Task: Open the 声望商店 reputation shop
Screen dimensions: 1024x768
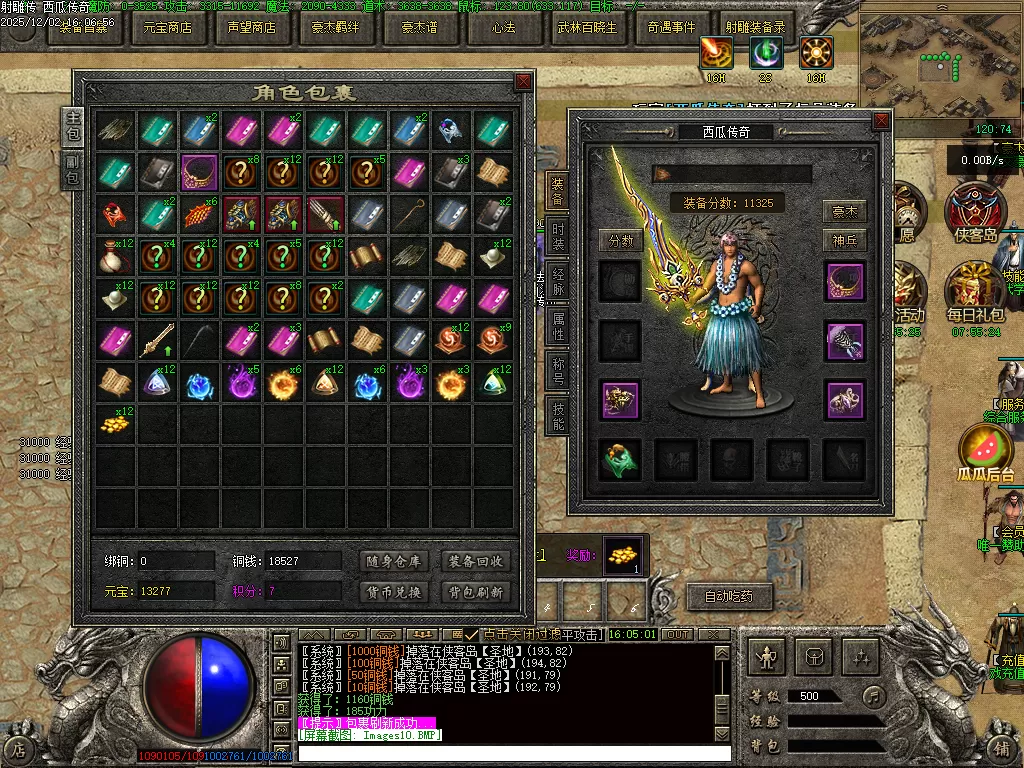Action: (251, 28)
